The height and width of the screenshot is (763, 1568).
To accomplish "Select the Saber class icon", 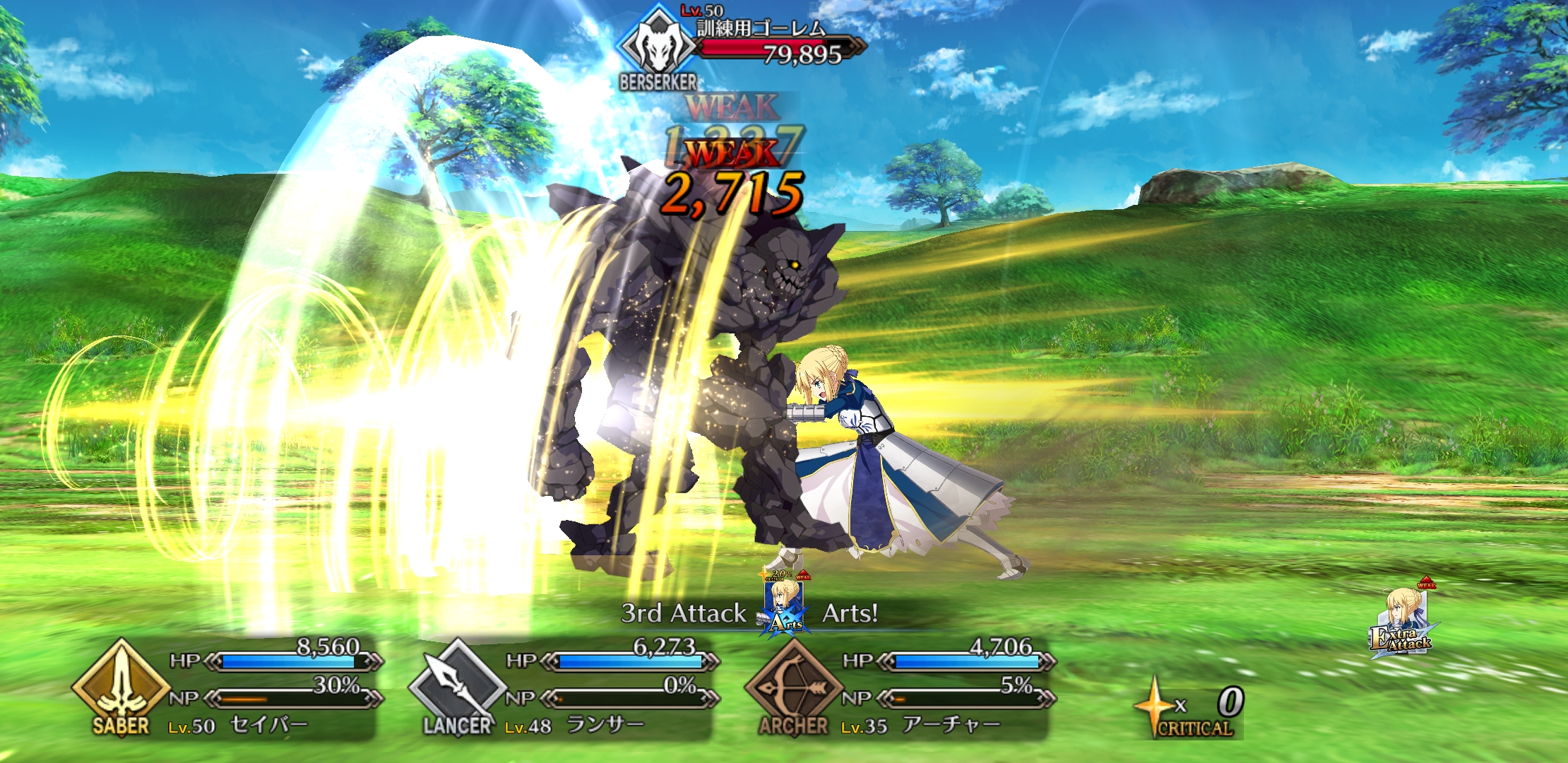I will 121,685.
